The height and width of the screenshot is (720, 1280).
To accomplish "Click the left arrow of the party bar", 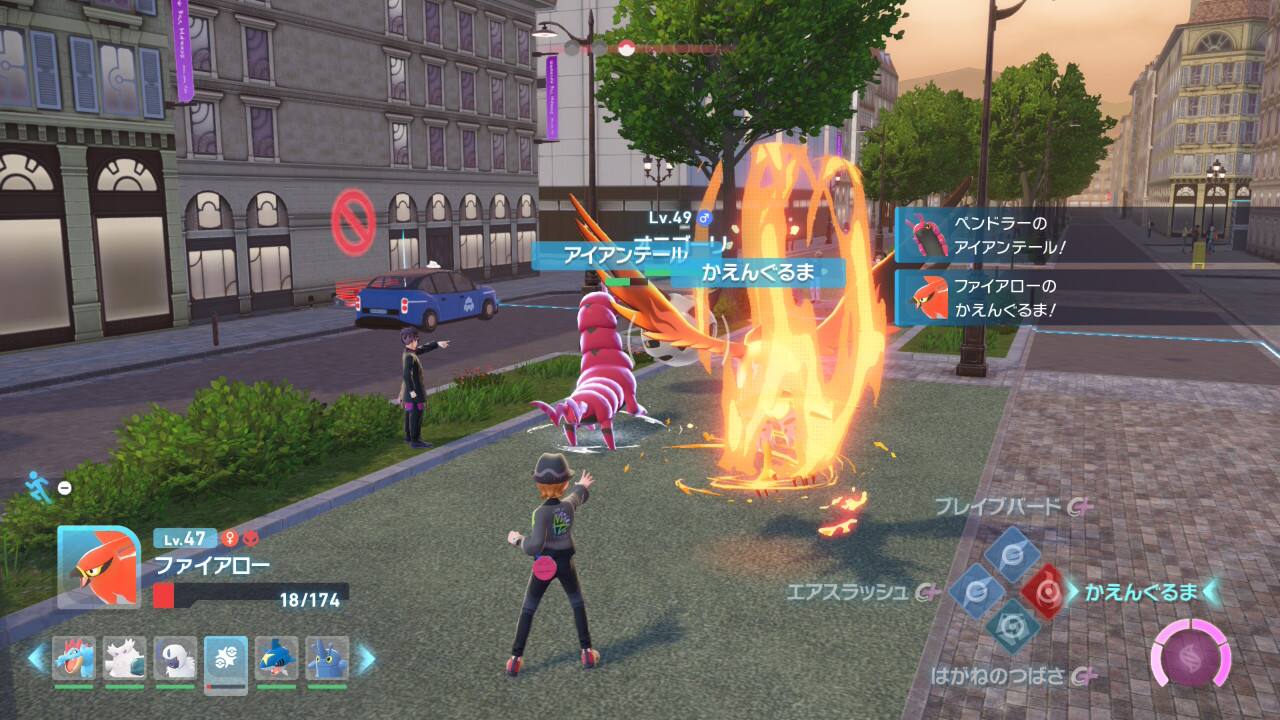I will 35,658.
